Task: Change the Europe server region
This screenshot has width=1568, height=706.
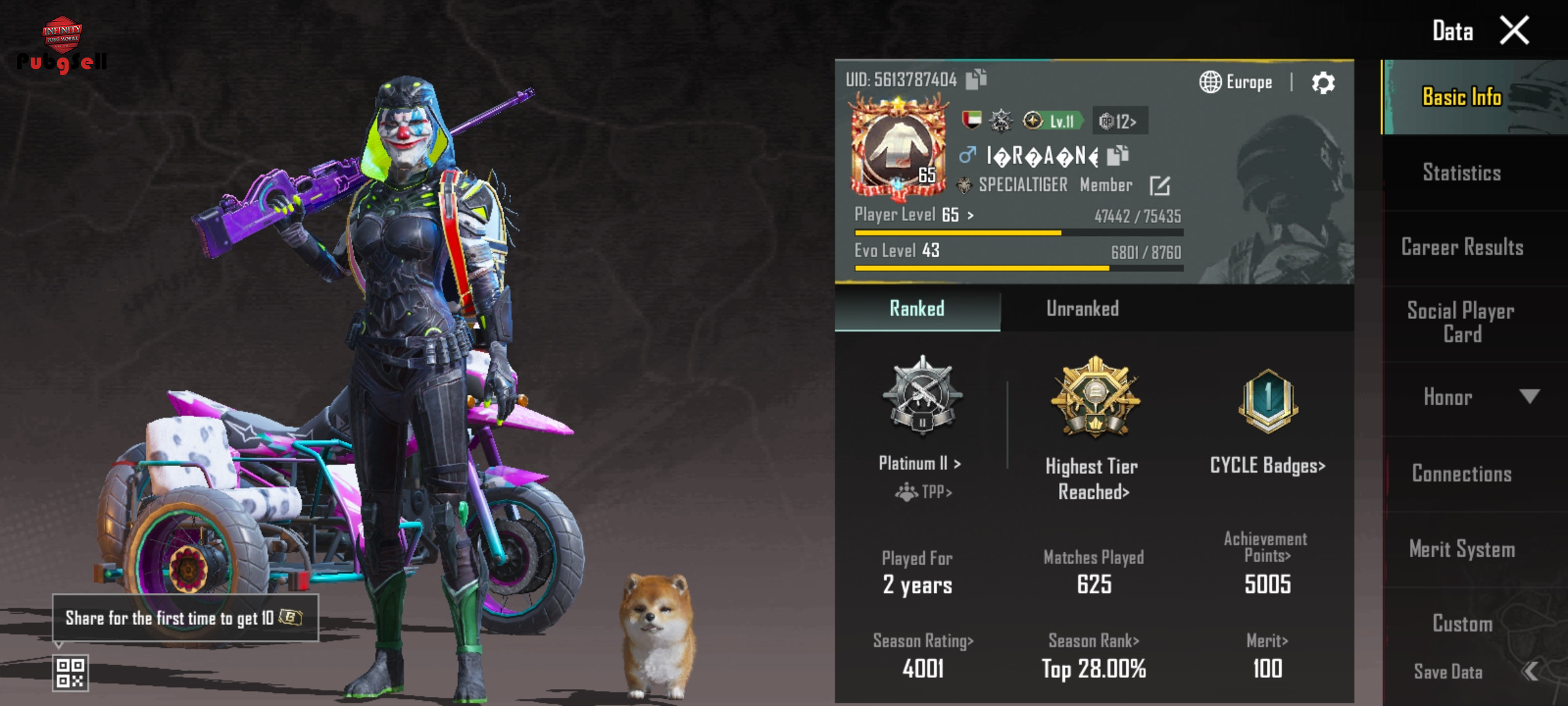Action: pos(1236,82)
